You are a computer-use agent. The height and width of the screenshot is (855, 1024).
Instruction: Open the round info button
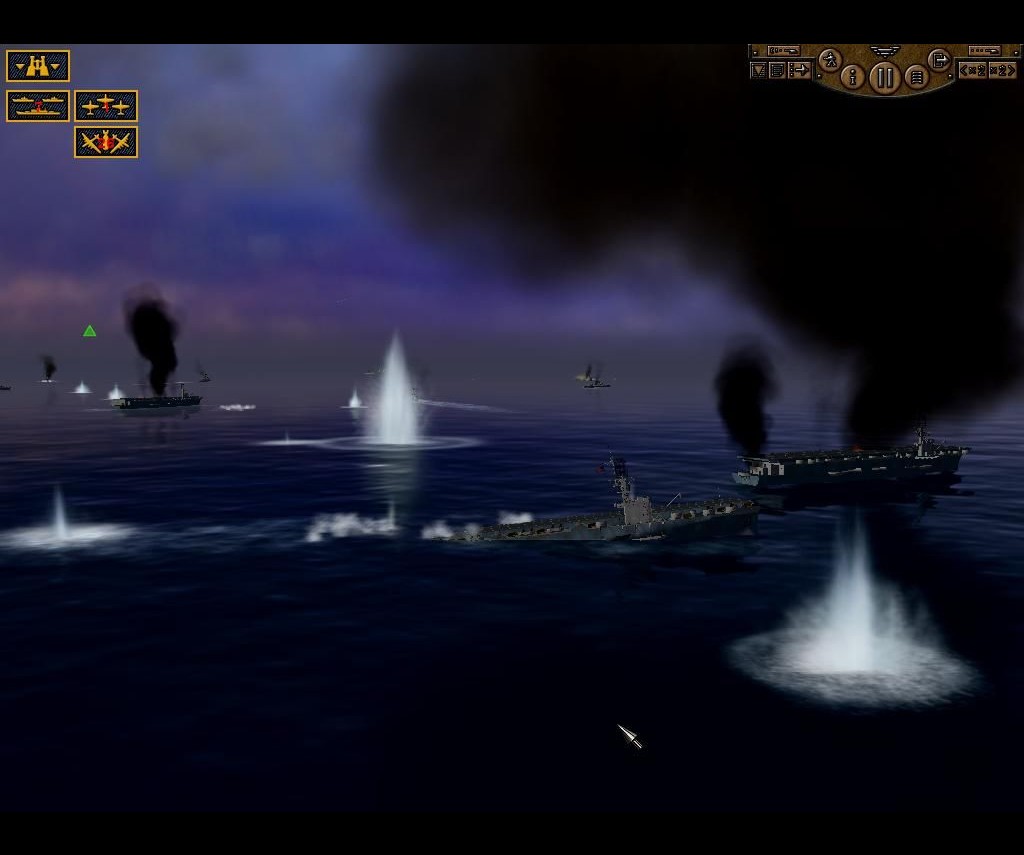pos(853,76)
